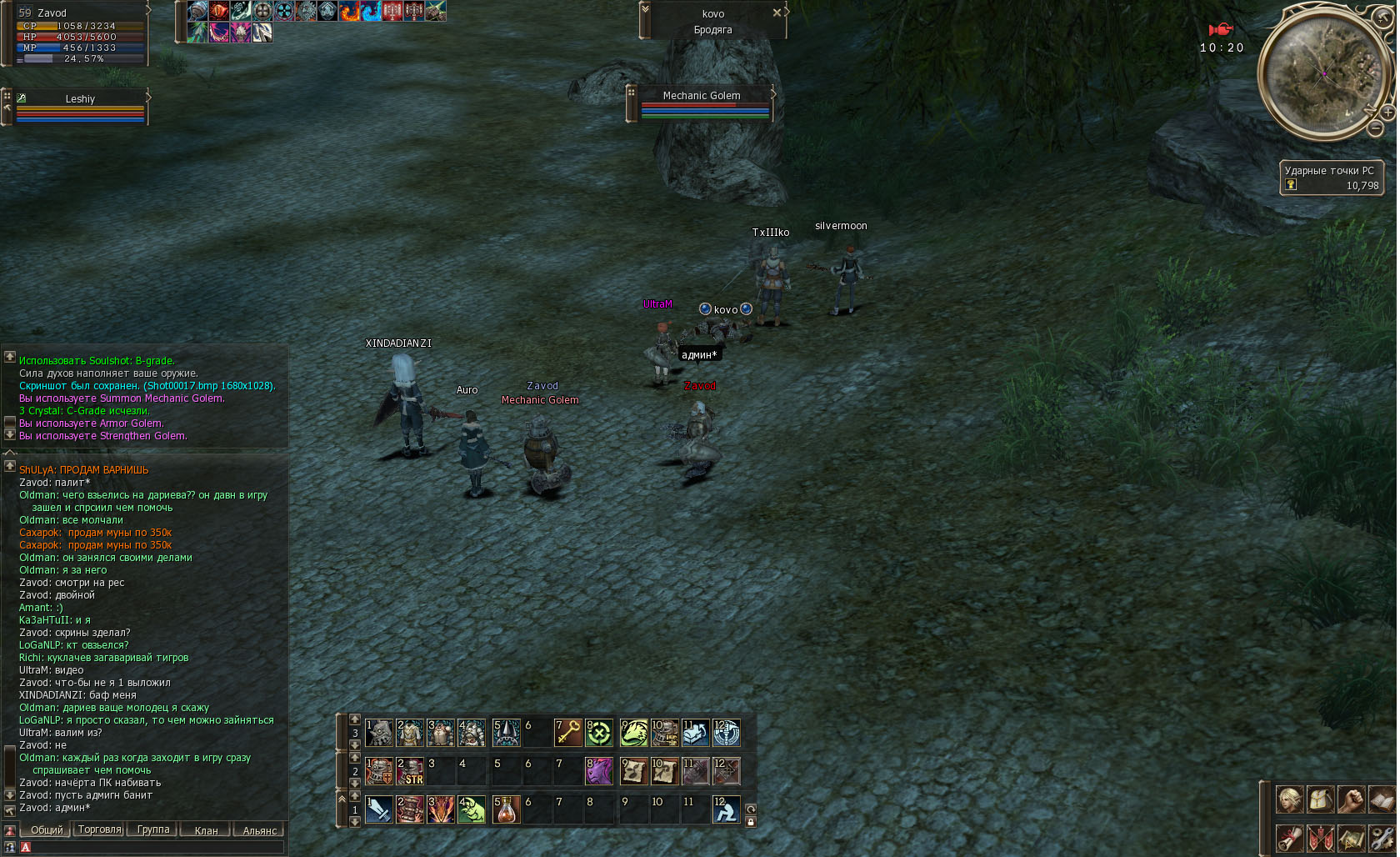
Task: Open the actions fist button
Action: (x=1351, y=799)
